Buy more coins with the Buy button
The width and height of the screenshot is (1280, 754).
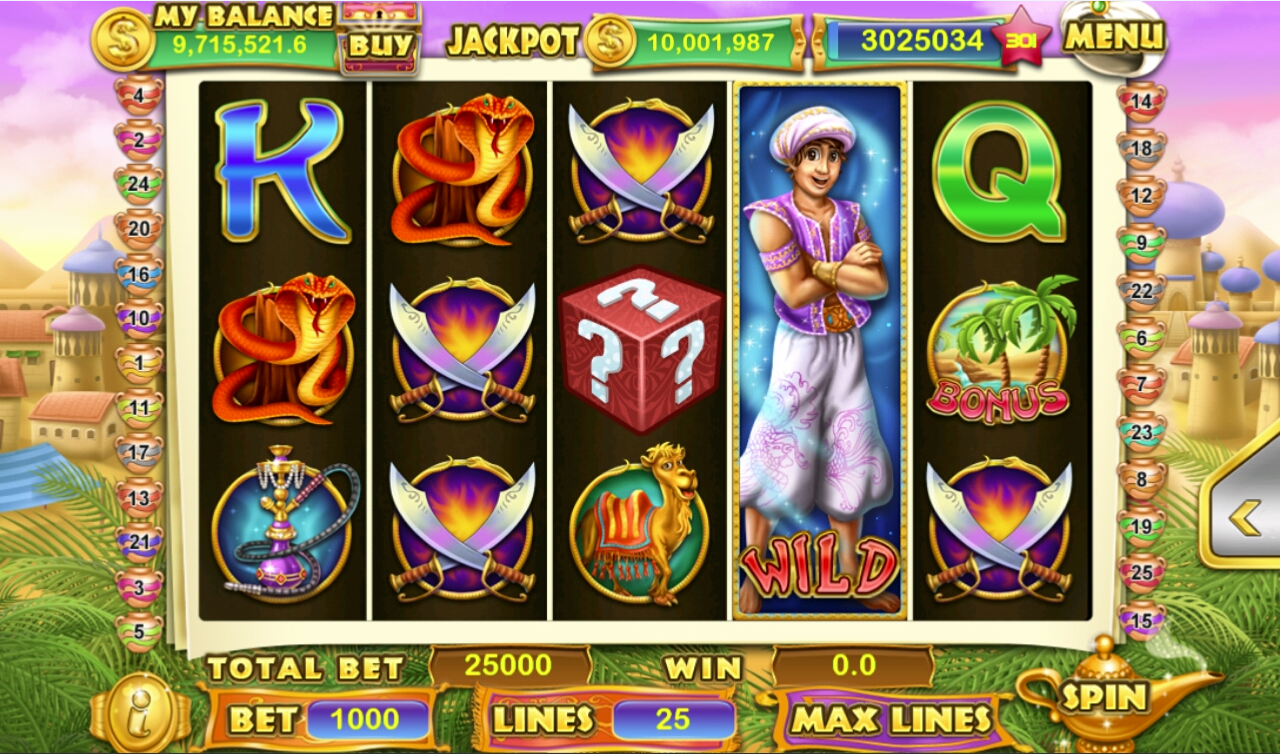pos(379,44)
